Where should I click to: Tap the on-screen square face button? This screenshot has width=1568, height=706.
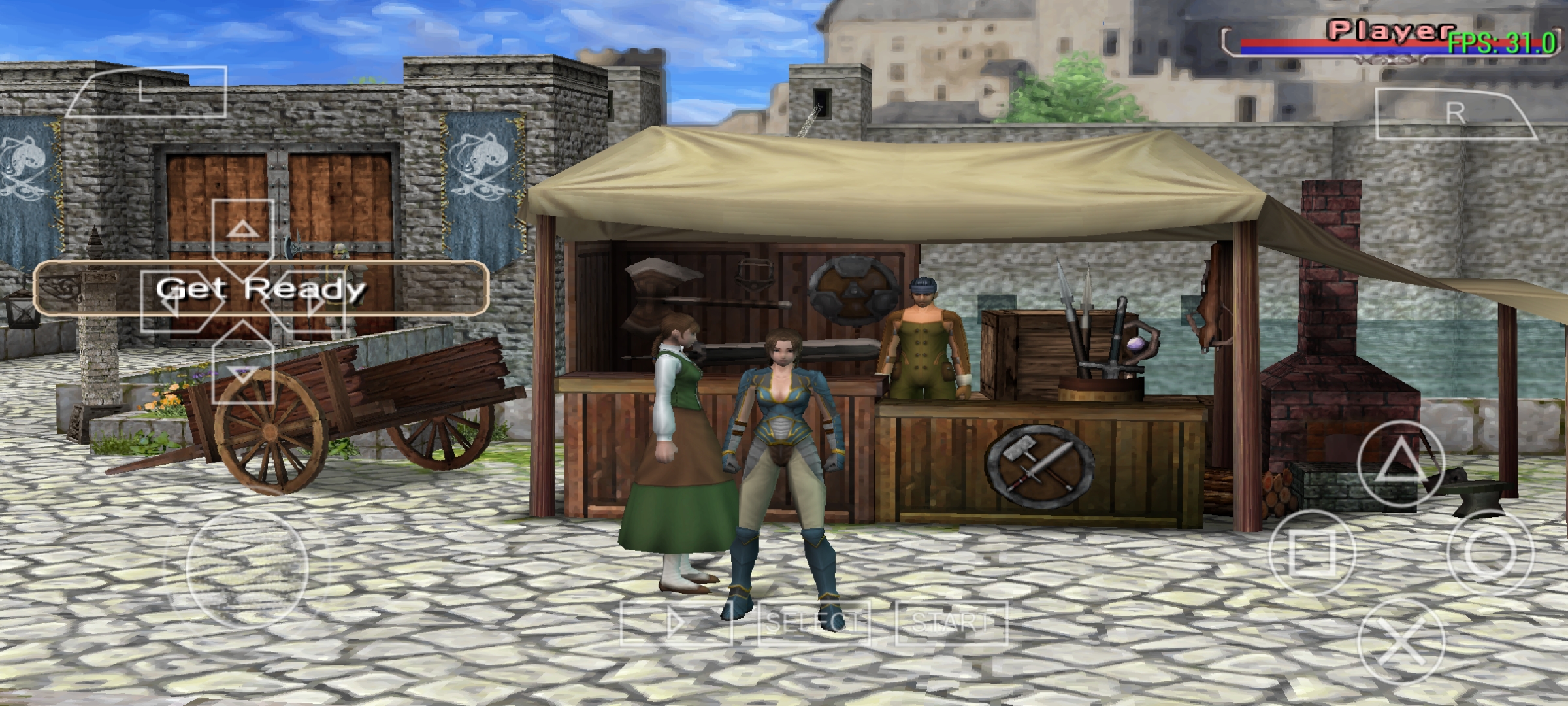coord(1311,552)
